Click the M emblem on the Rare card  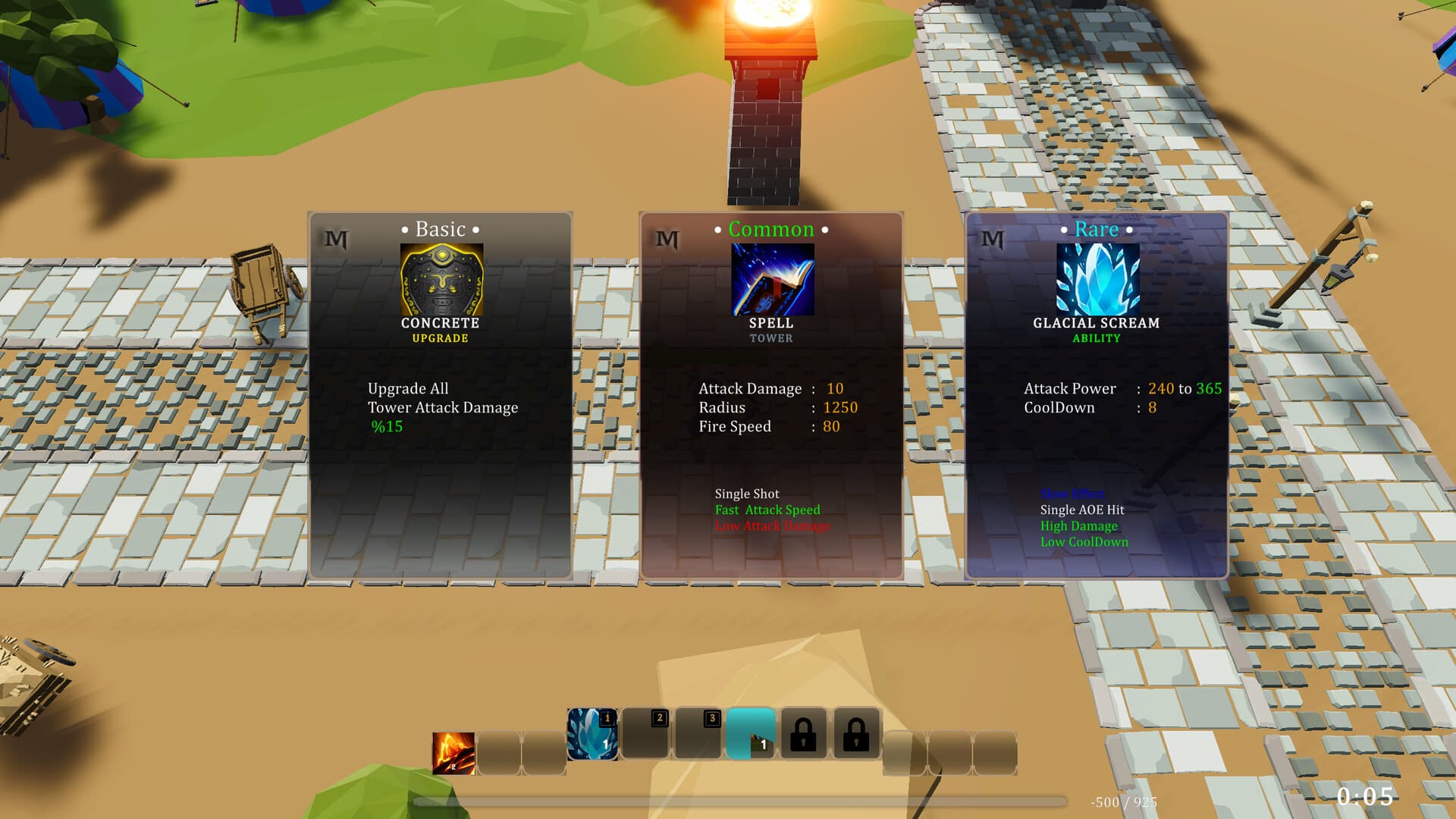[x=993, y=239]
